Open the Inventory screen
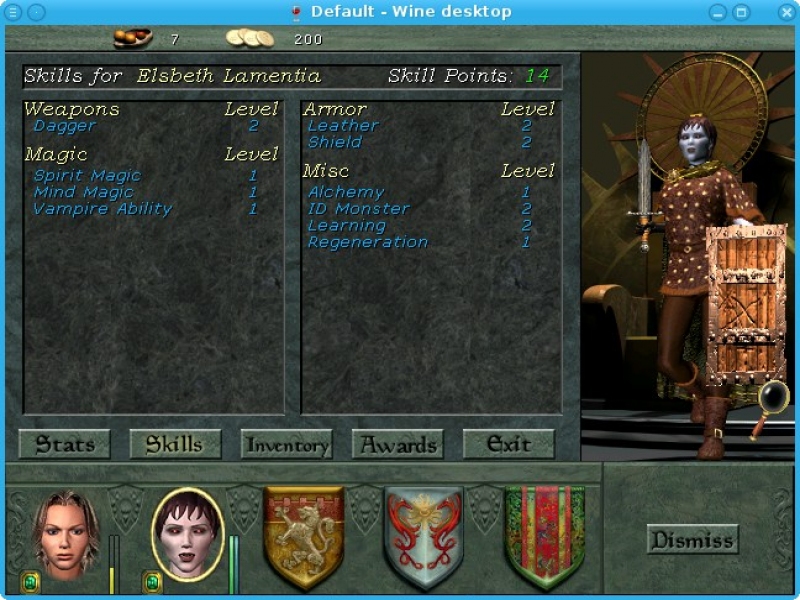Screen dimensions: 800x600 coord(286,445)
